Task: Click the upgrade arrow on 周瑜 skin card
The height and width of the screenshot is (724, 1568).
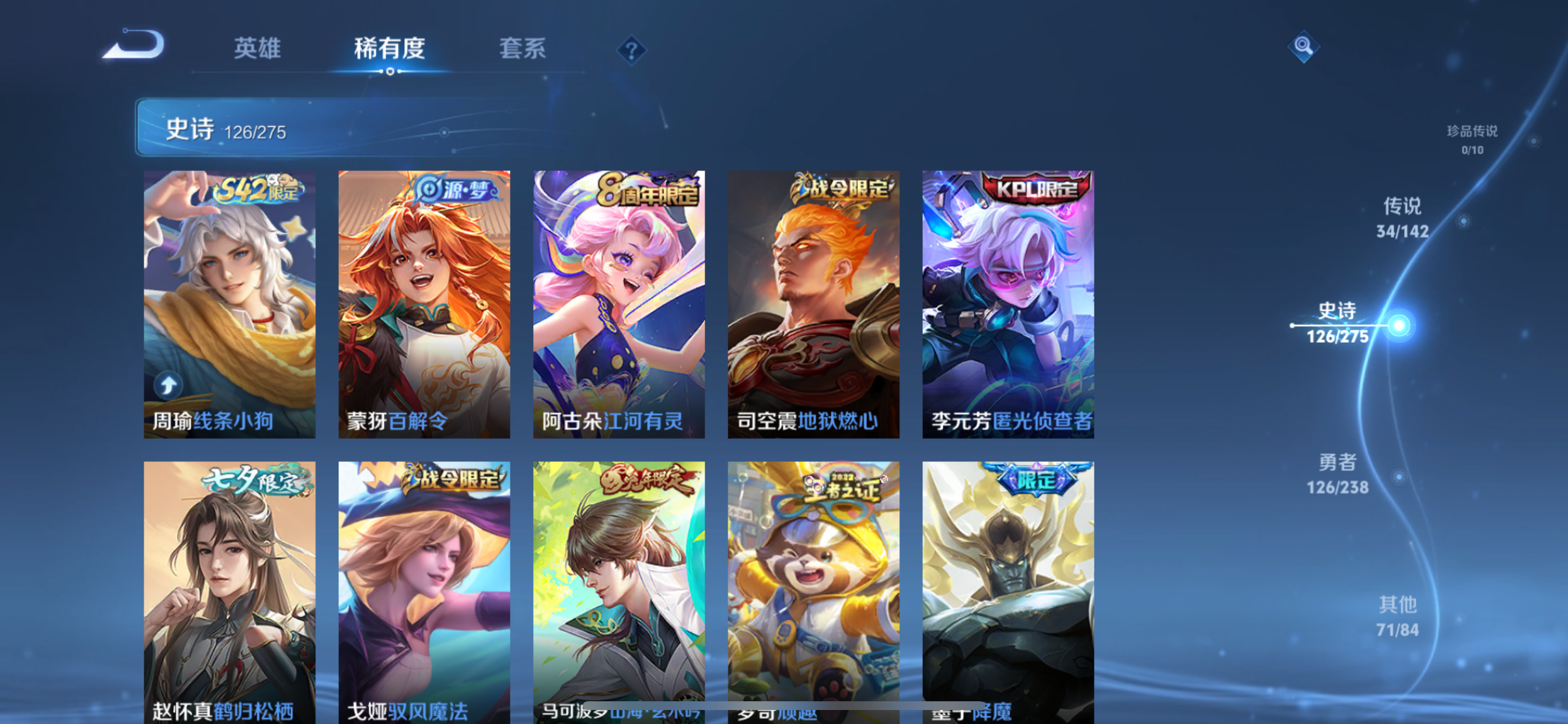Action: (169, 386)
